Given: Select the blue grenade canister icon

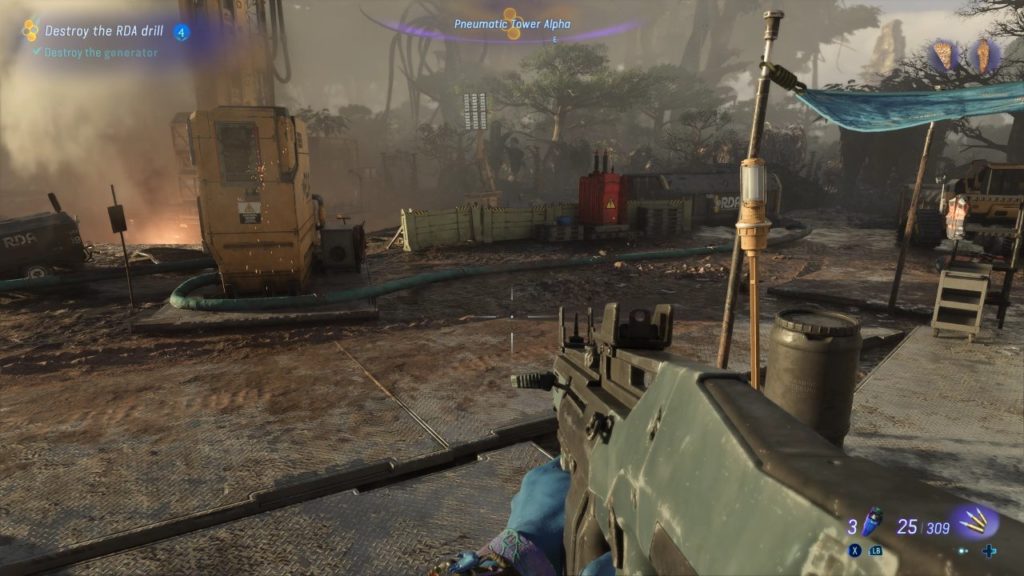Looking at the screenshot, I should (873, 520).
